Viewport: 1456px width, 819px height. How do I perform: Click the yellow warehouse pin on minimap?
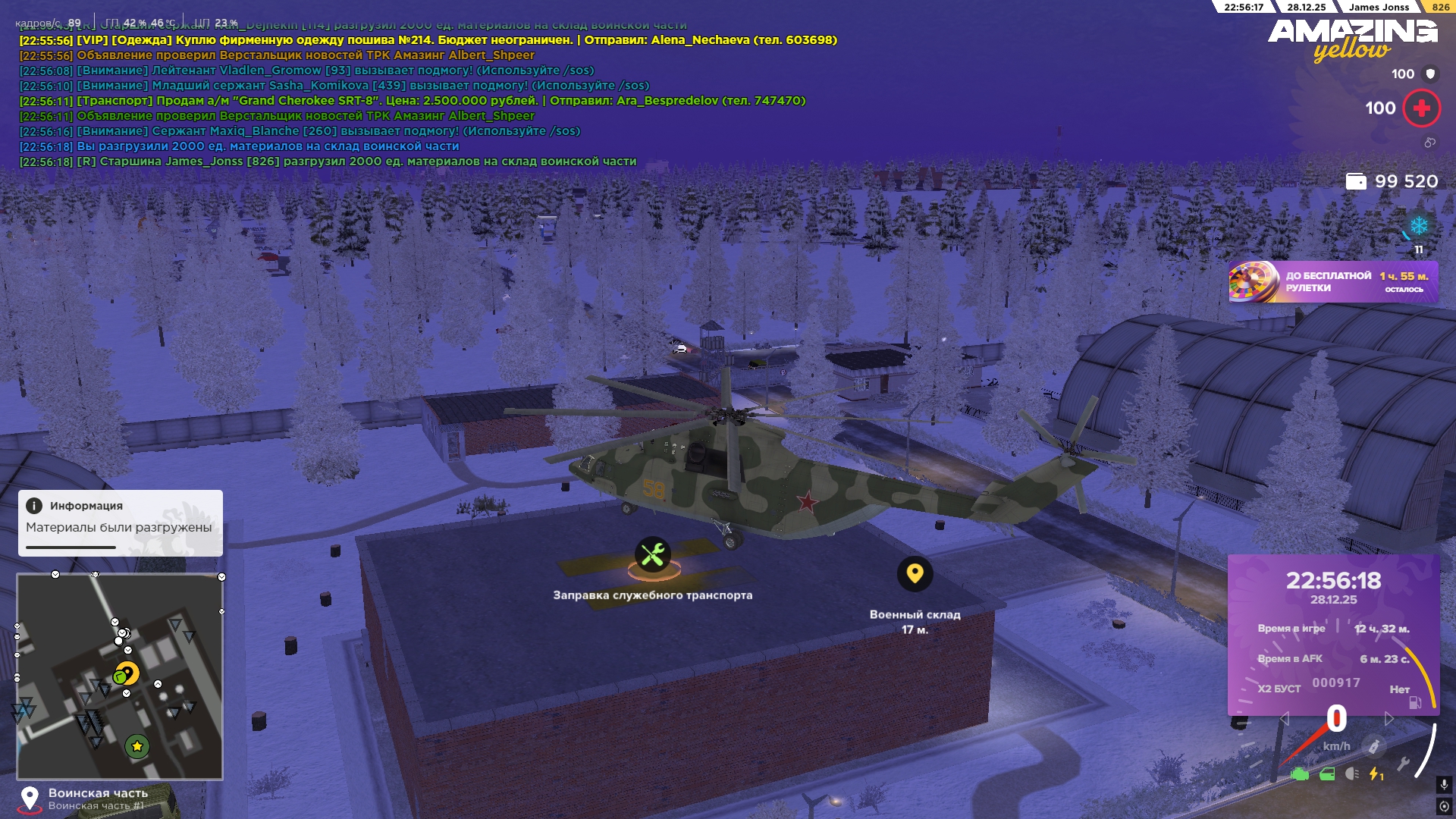coord(128,672)
